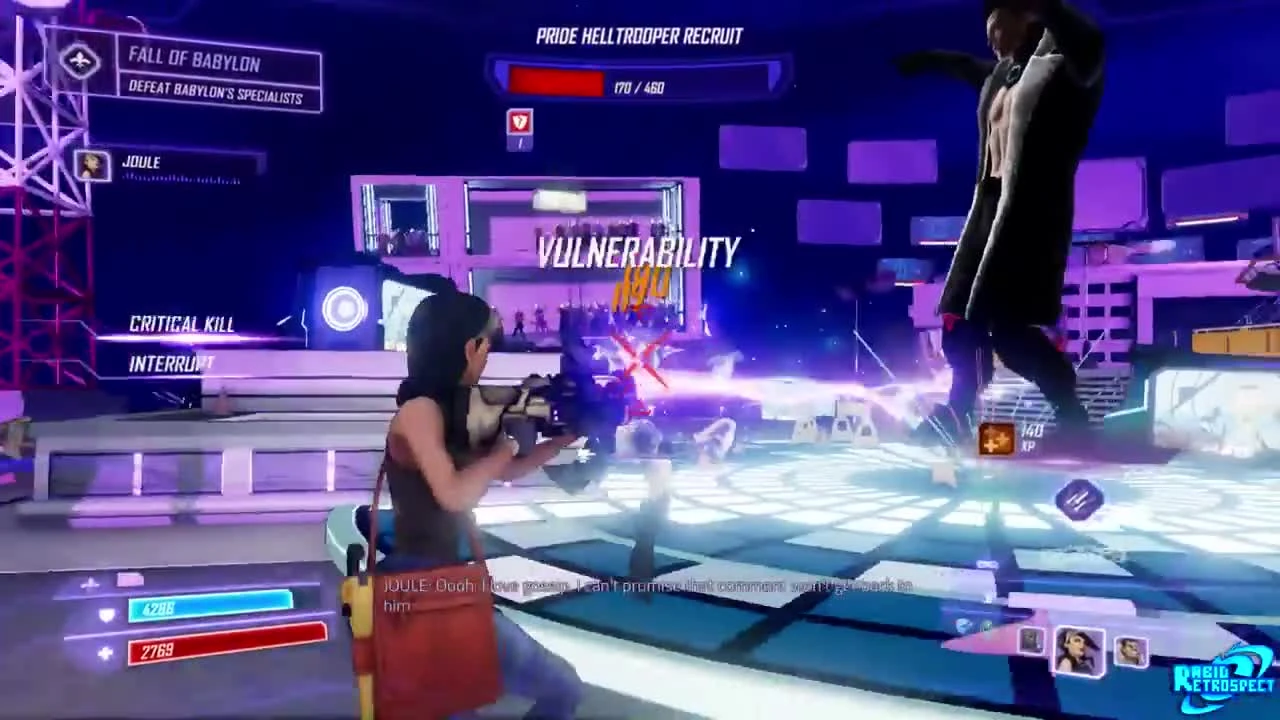Click the Critical Kill notification

pos(181,324)
